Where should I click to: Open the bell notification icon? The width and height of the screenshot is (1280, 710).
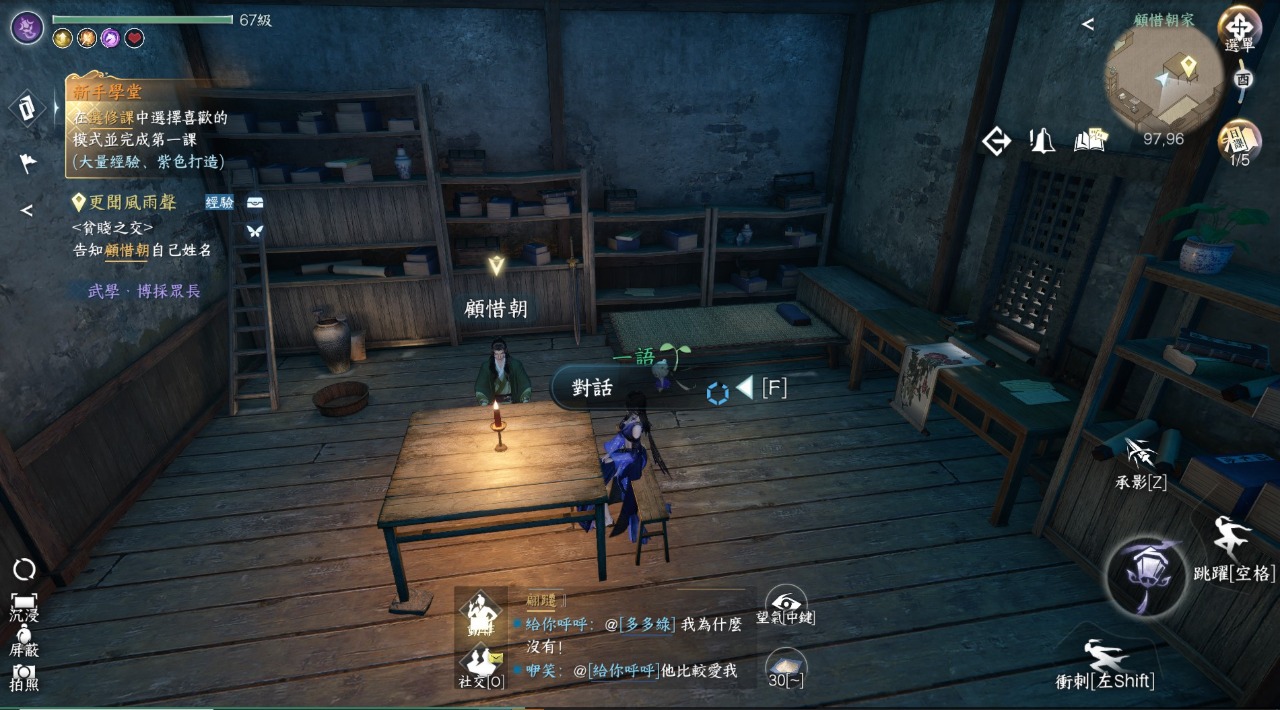(1042, 142)
